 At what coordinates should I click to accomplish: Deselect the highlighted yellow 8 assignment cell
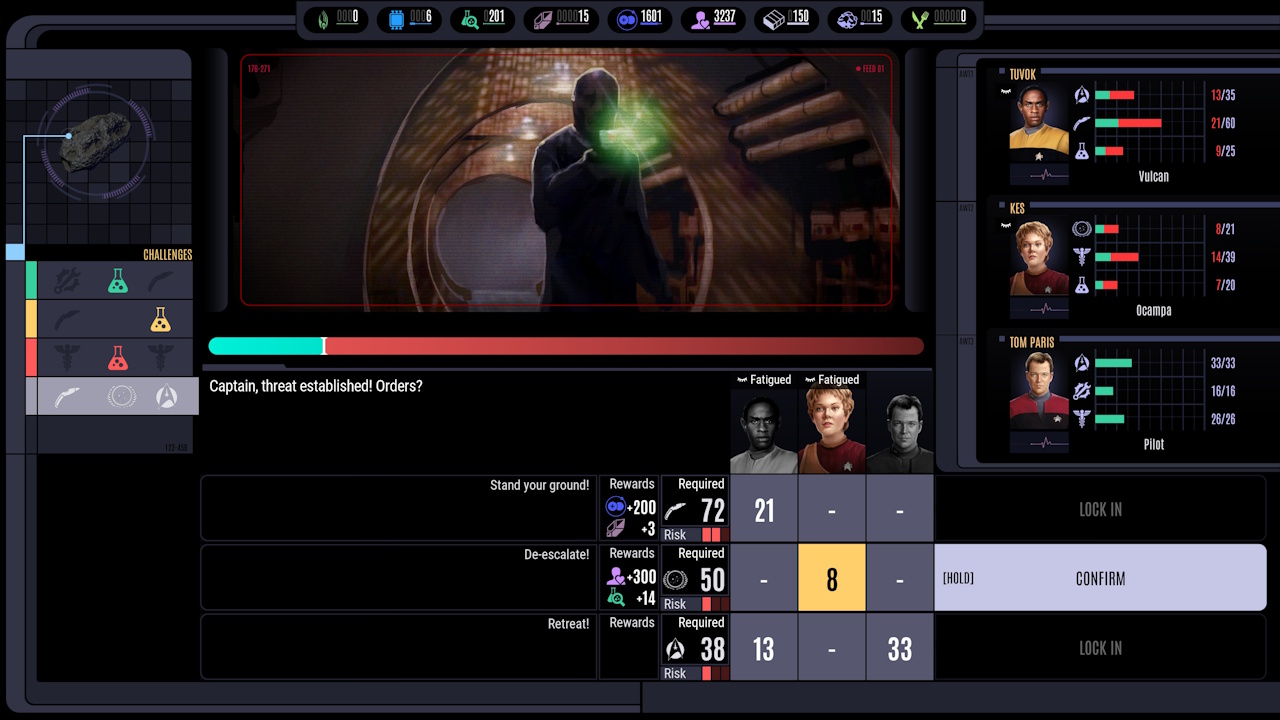pyautogui.click(x=832, y=578)
